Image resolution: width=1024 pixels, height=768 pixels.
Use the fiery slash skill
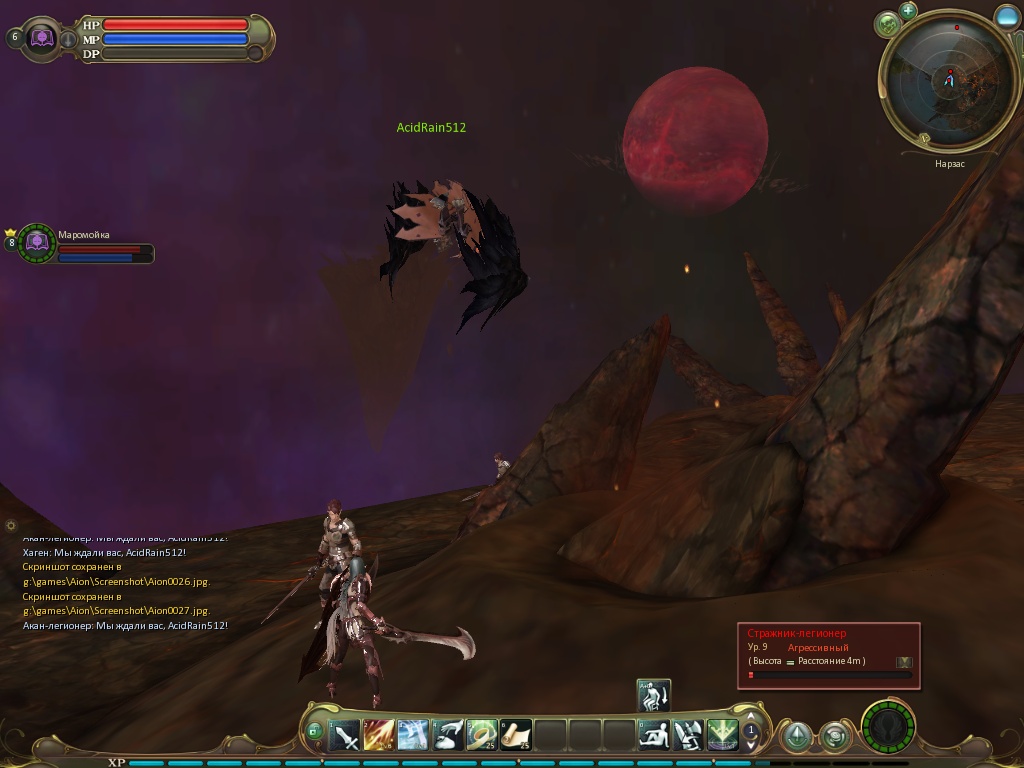[x=379, y=736]
